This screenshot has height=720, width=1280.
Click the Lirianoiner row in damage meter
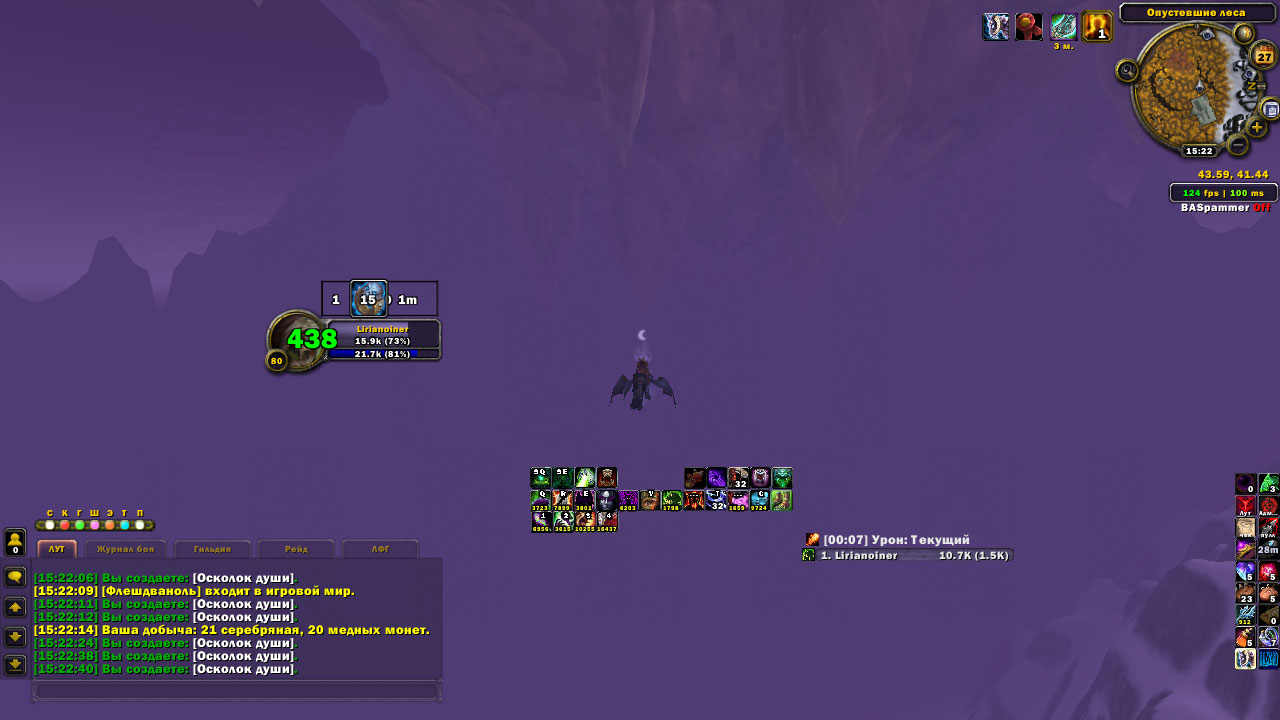pyautogui.click(x=907, y=555)
